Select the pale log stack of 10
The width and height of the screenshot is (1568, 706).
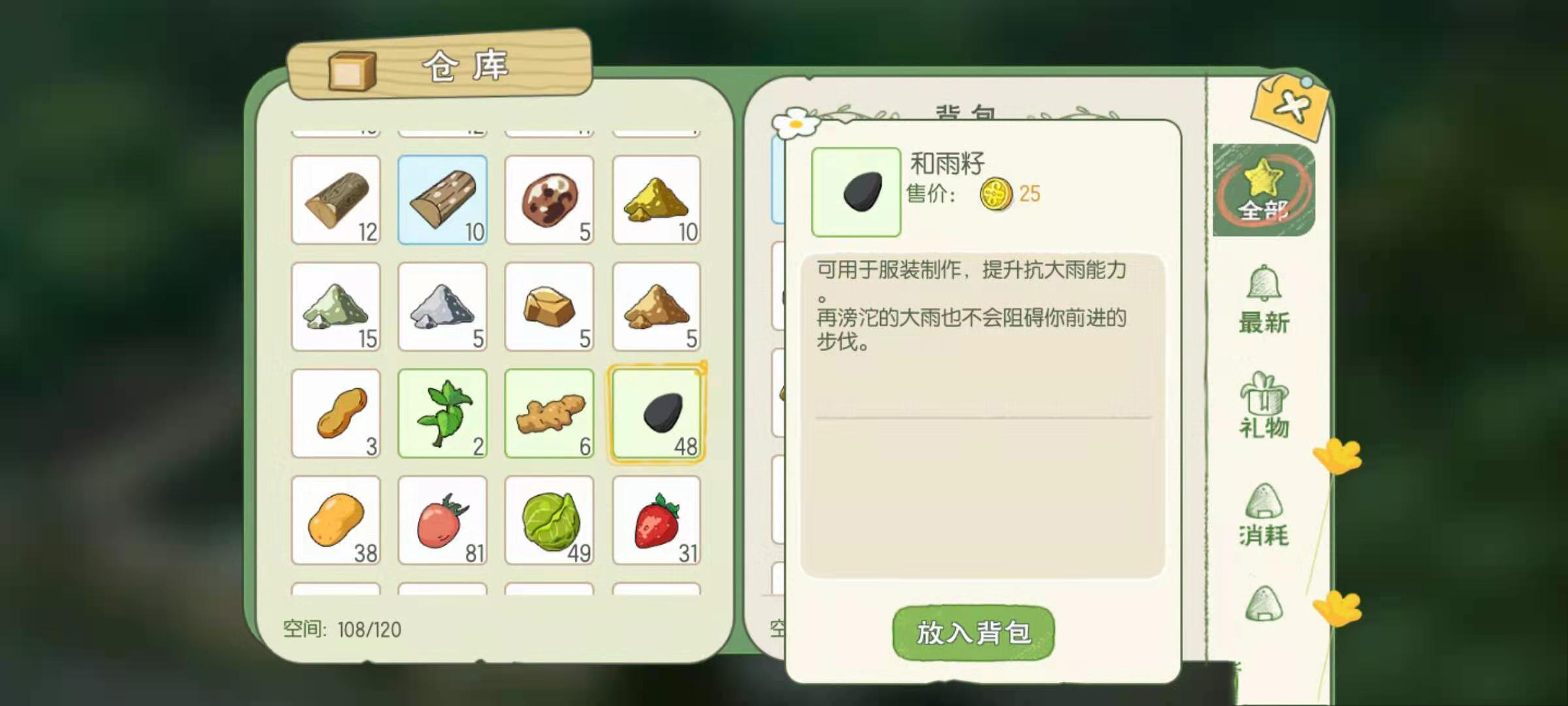443,199
